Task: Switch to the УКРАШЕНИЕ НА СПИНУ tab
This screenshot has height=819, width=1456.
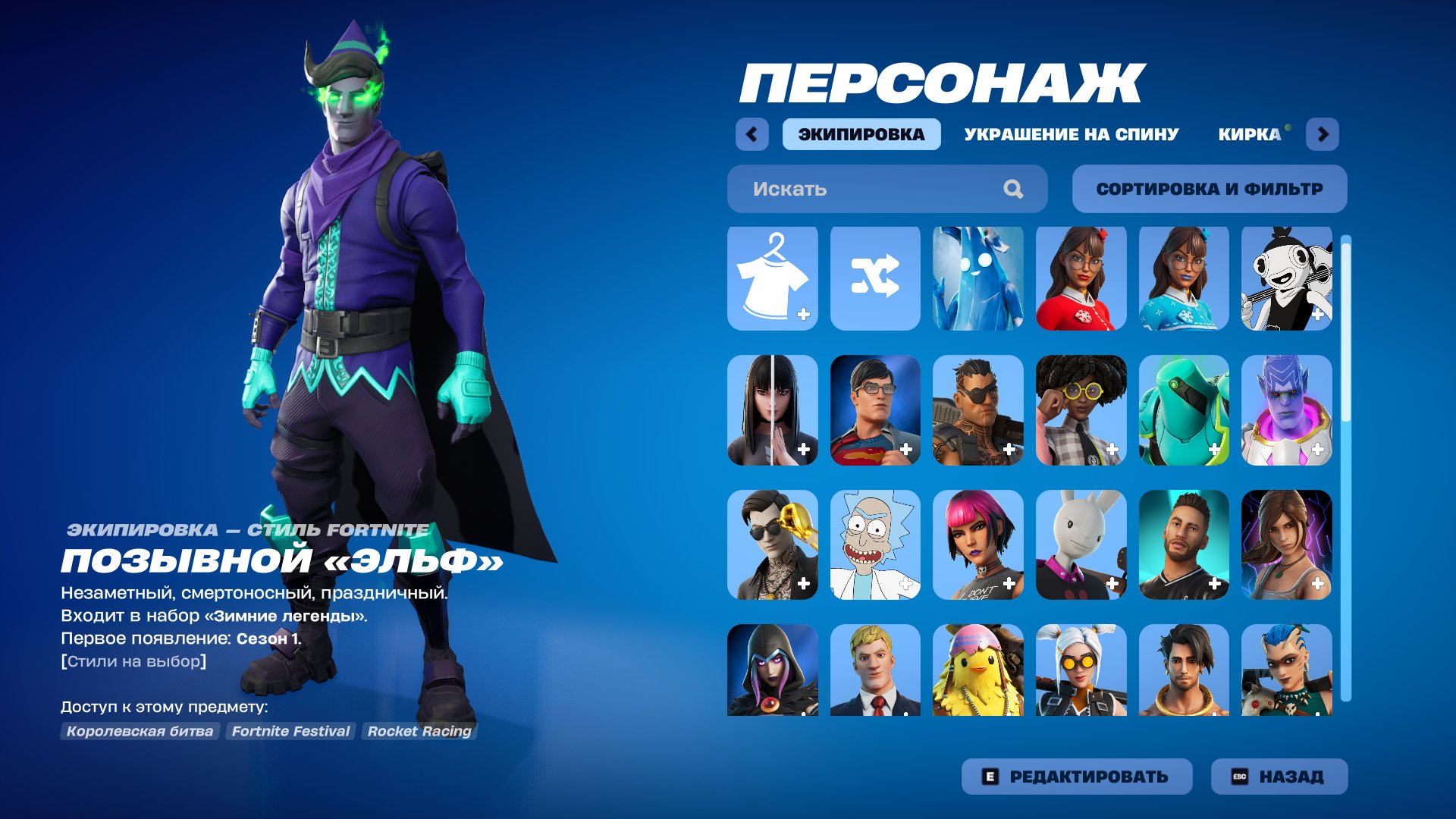Action: pos(1069,133)
